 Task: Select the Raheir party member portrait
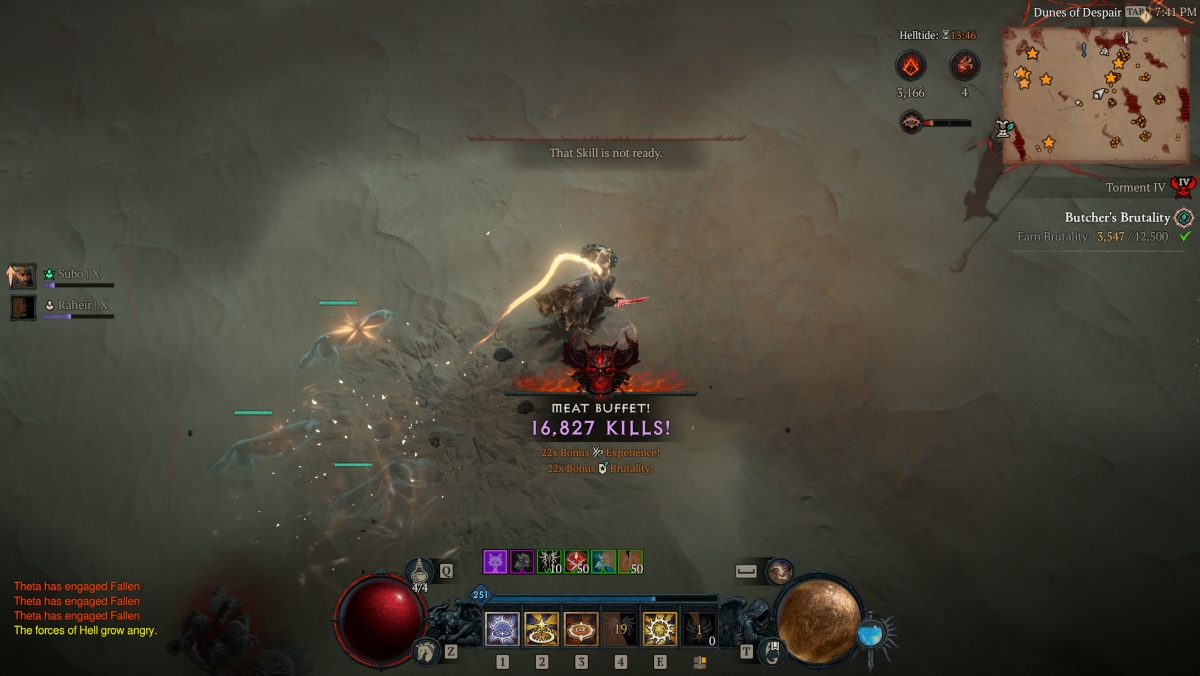(x=22, y=307)
